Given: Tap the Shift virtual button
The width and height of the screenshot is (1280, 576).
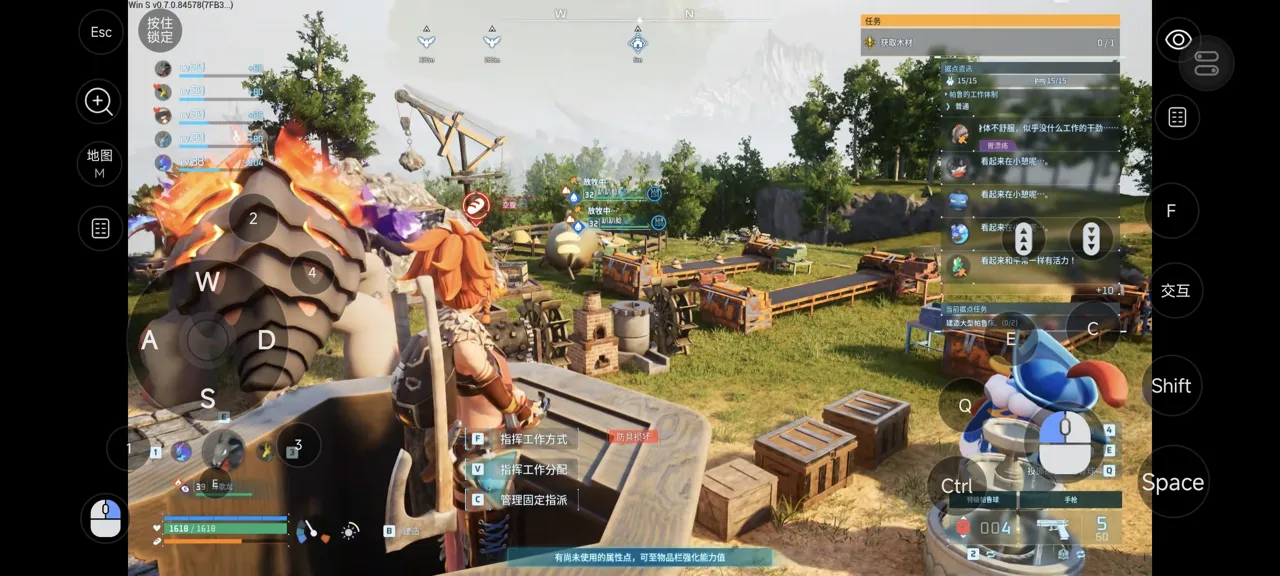Looking at the screenshot, I should 1171,386.
